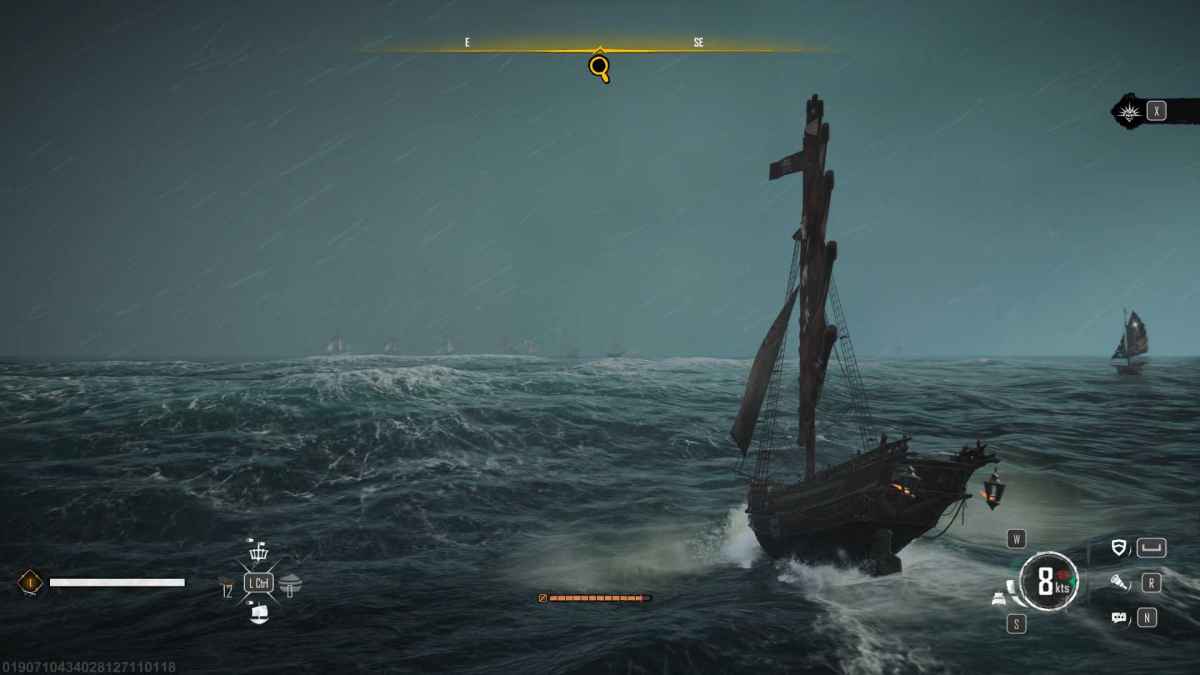Click the orange diamond rank badge
Screen dimensions: 1200x675
pyautogui.click(x=30, y=581)
